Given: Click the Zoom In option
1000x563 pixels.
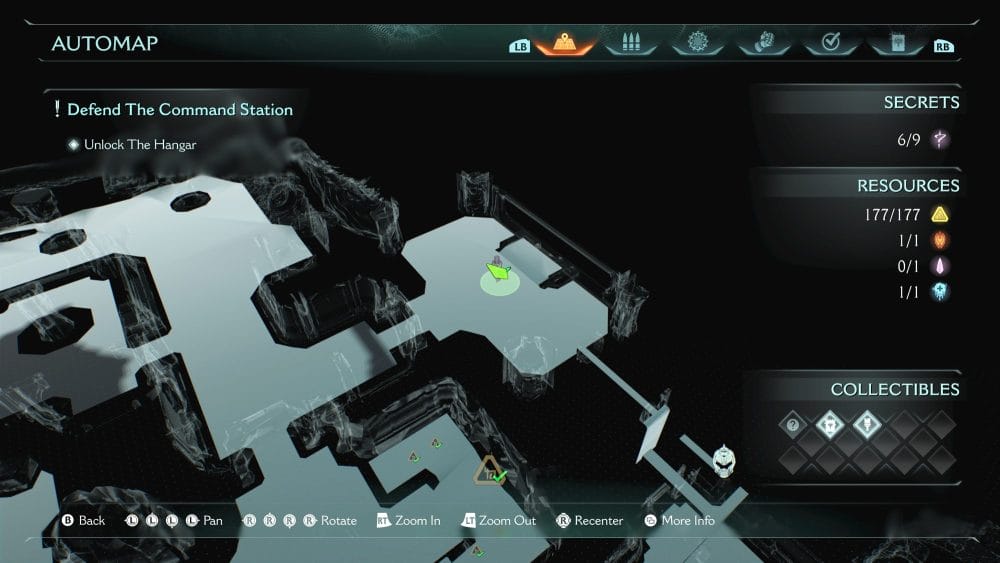Looking at the screenshot, I should click(x=408, y=521).
